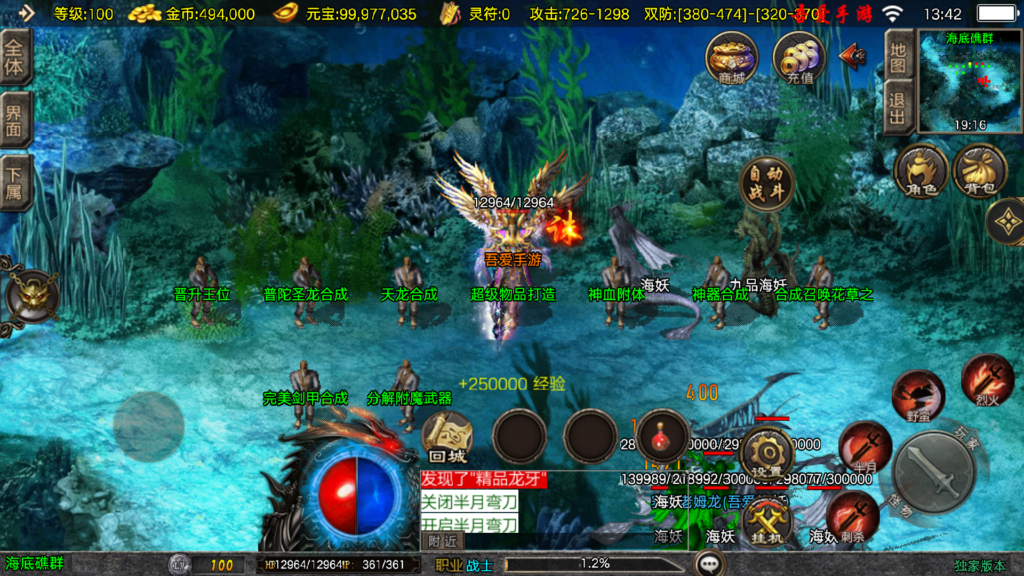Viewport: 1024px width, 576px height.
Task: Open the 地图 map tab
Action: [898, 56]
